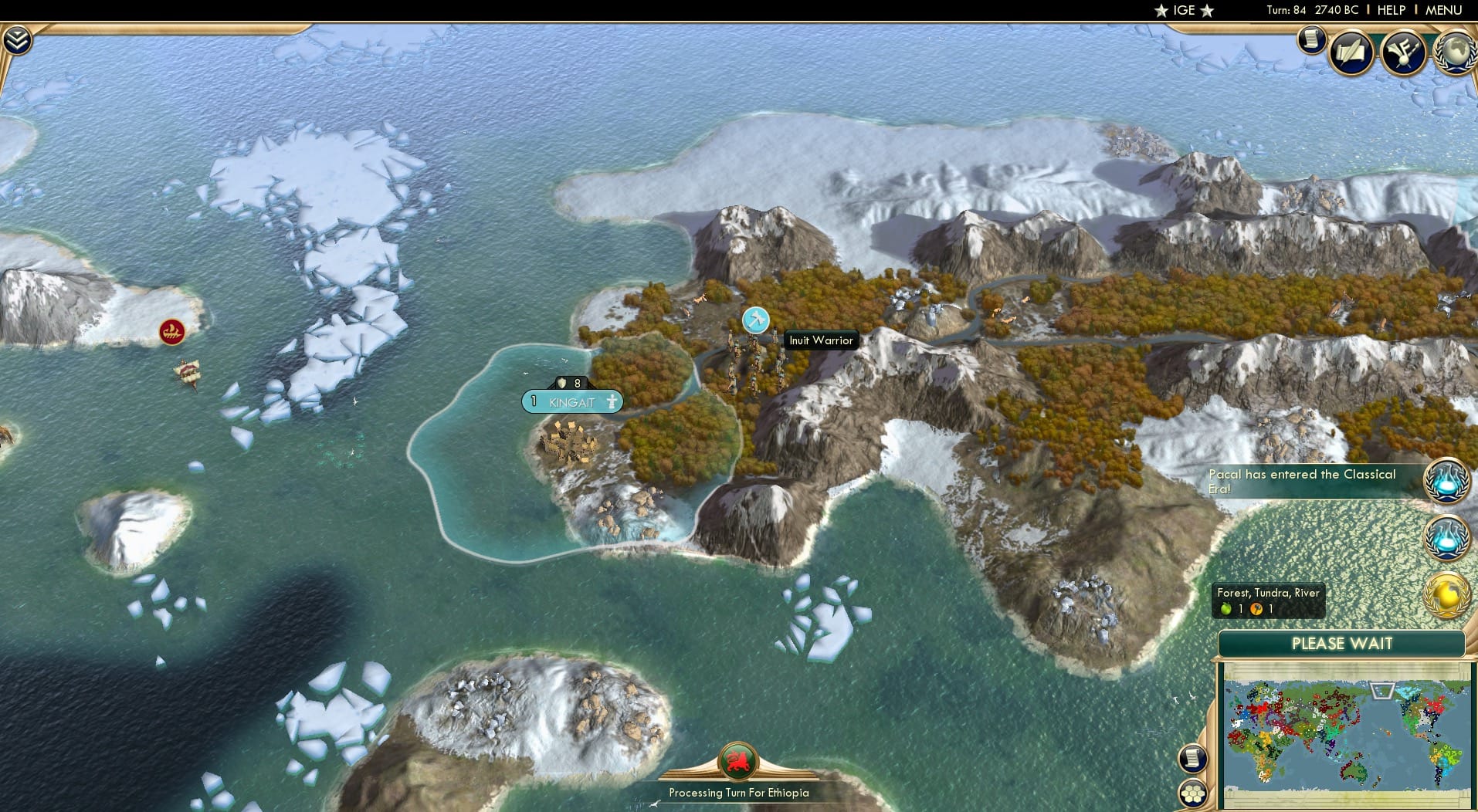Viewport: 1478px width, 812px height.
Task: Click the top blue research flask notification
Action: click(x=1448, y=480)
